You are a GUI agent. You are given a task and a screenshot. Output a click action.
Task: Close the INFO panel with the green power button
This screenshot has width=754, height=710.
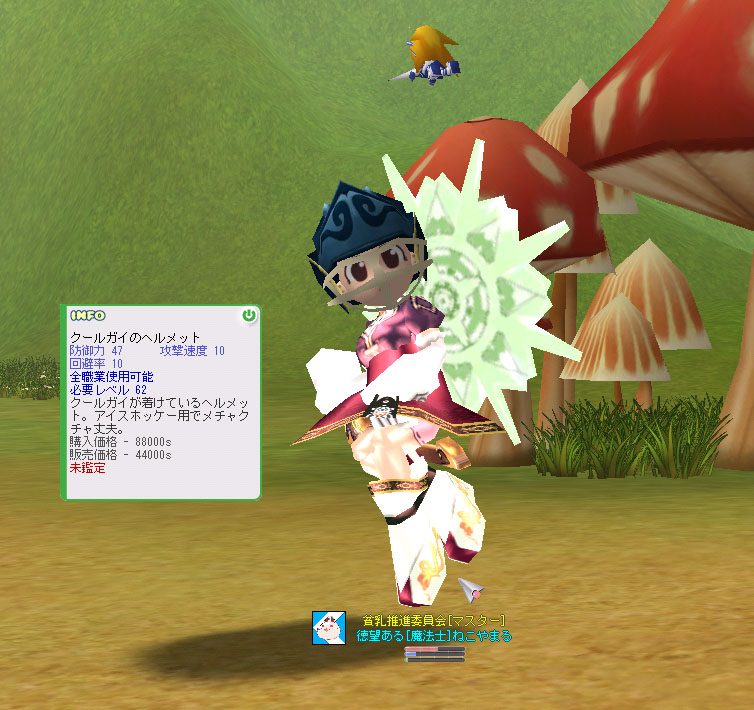[249, 316]
